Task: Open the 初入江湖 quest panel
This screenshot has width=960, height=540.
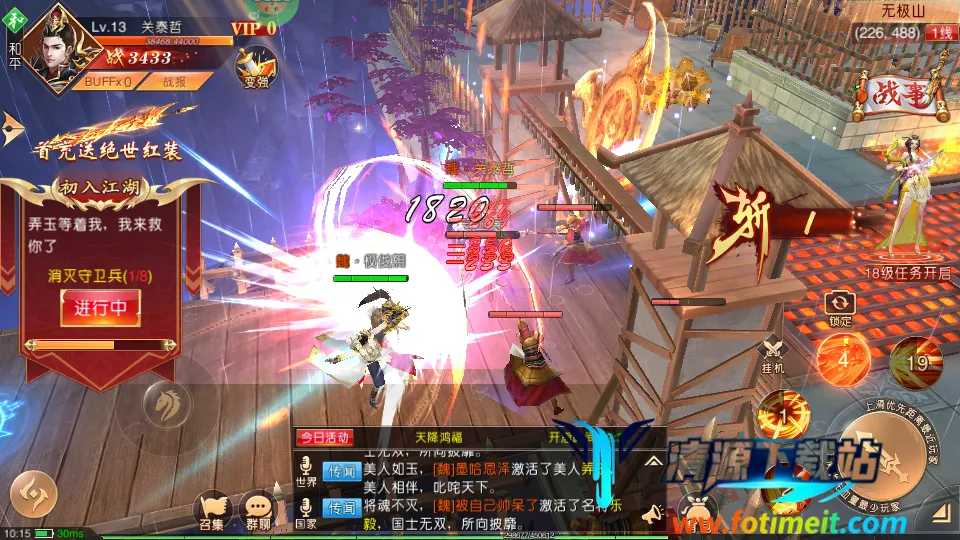Action: [101, 186]
